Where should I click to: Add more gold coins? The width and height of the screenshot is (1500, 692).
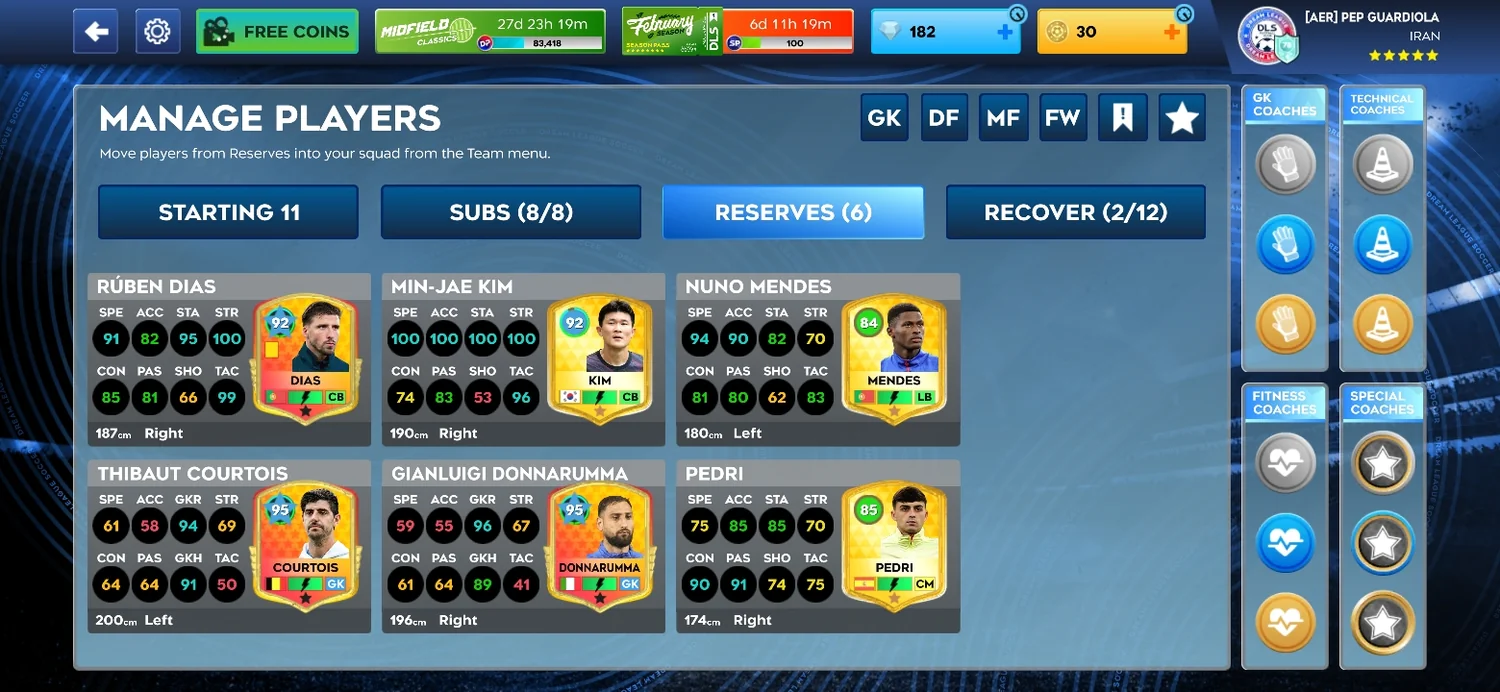tap(1172, 32)
